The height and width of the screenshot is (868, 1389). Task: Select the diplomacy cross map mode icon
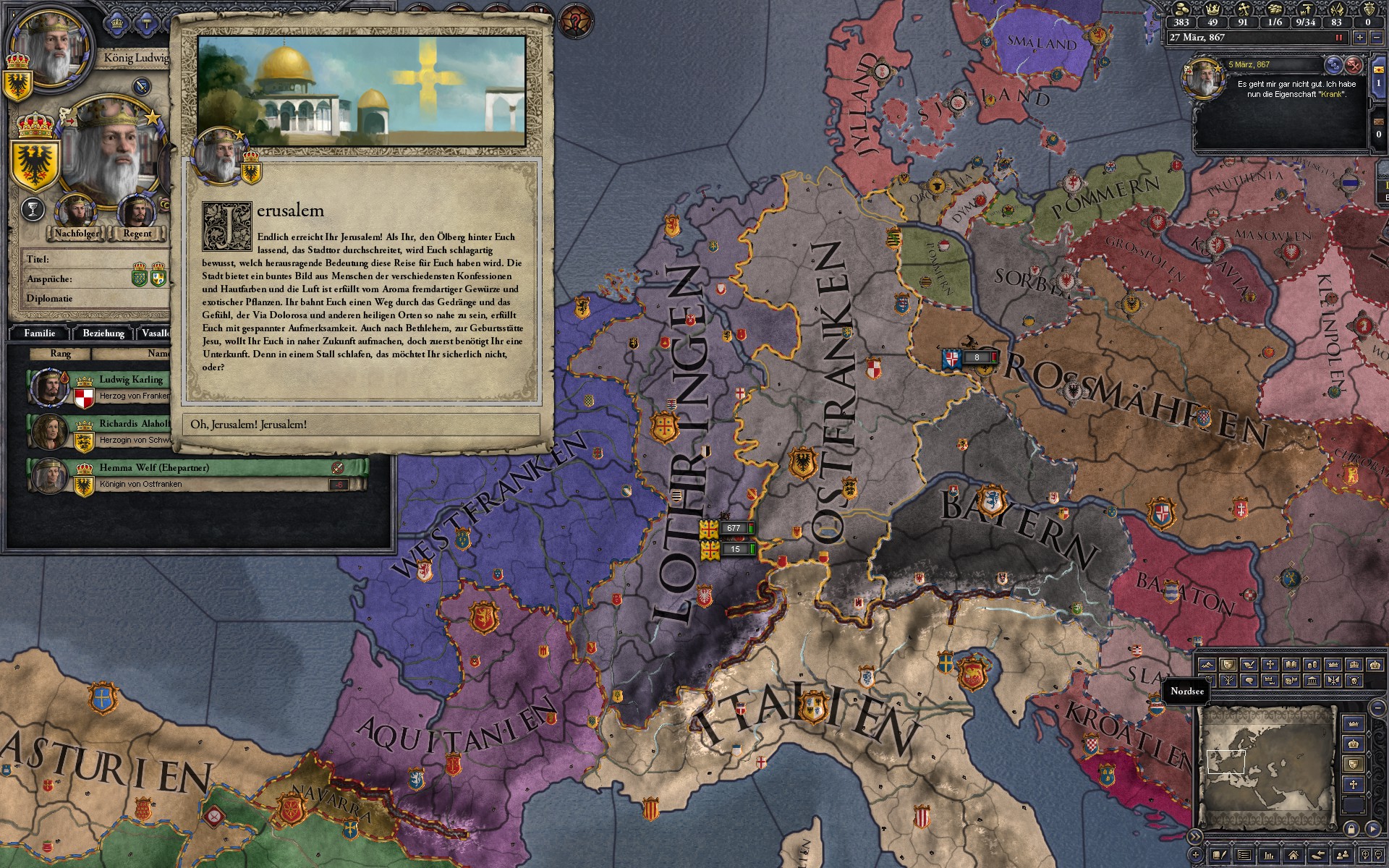(1270, 665)
